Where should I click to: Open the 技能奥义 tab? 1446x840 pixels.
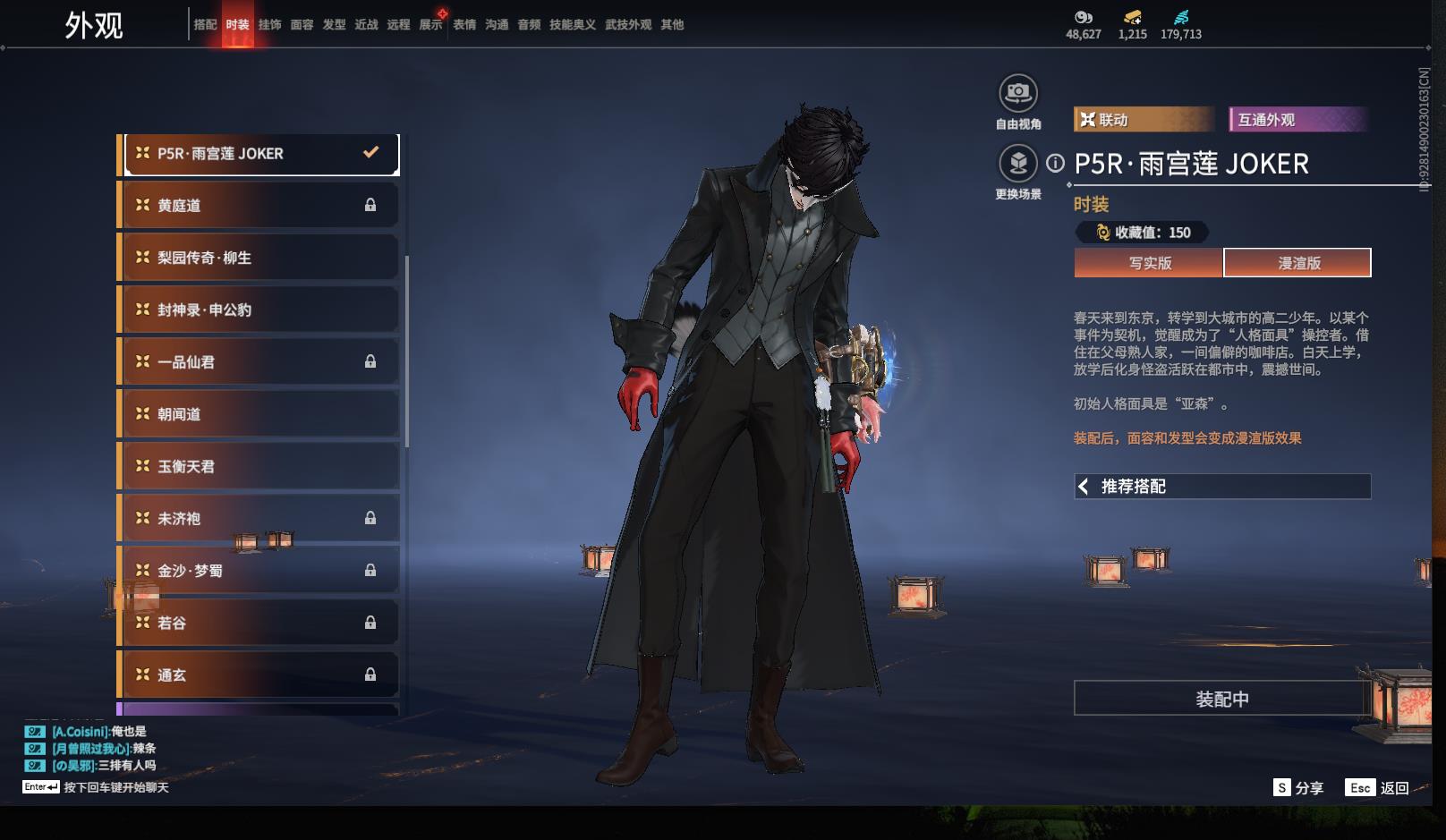(x=572, y=25)
